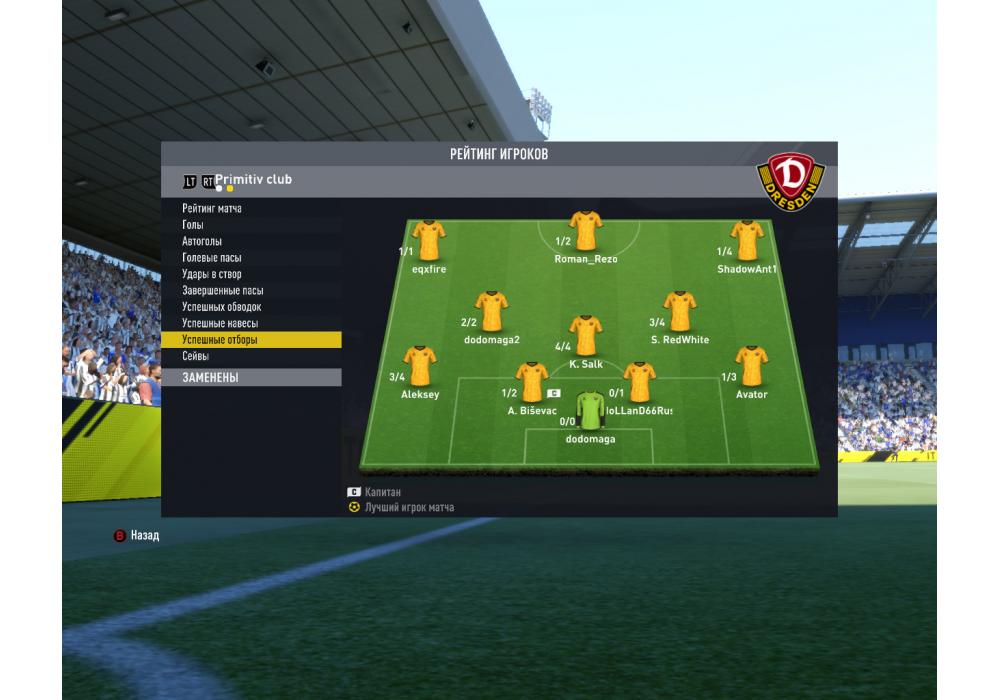The height and width of the screenshot is (700, 1000).
Task: Select player S. RedWhite's shirt
Action: (680, 312)
